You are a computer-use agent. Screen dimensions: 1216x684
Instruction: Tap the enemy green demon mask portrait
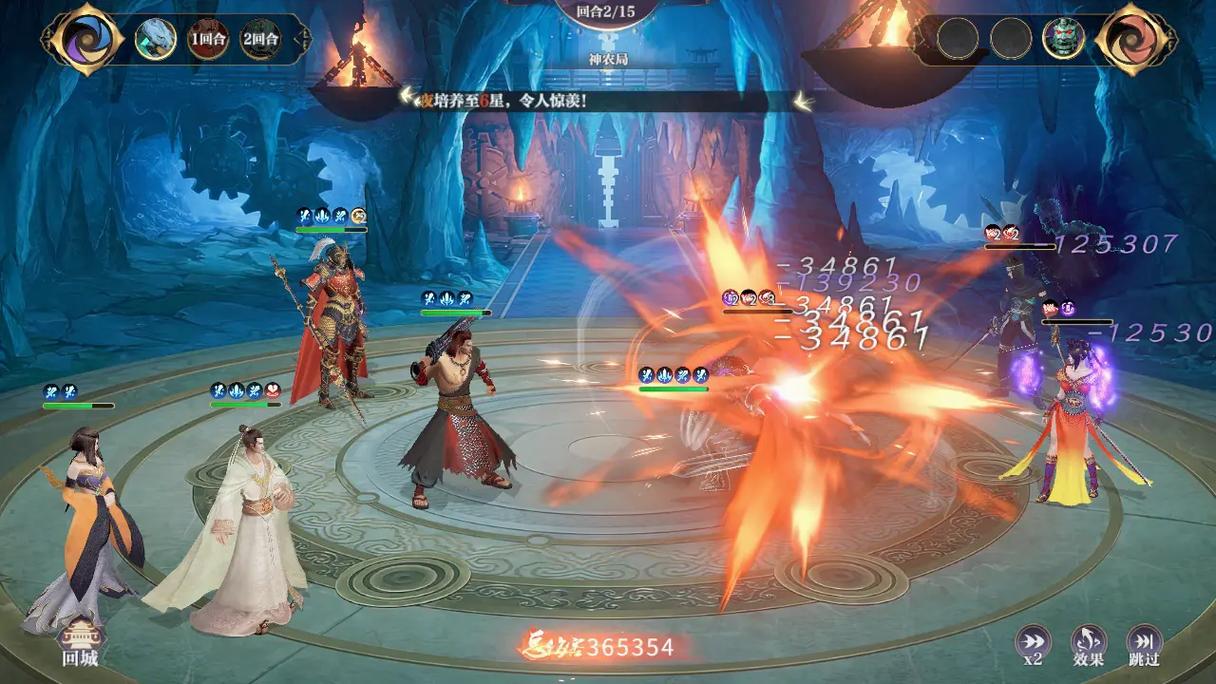1063,38
